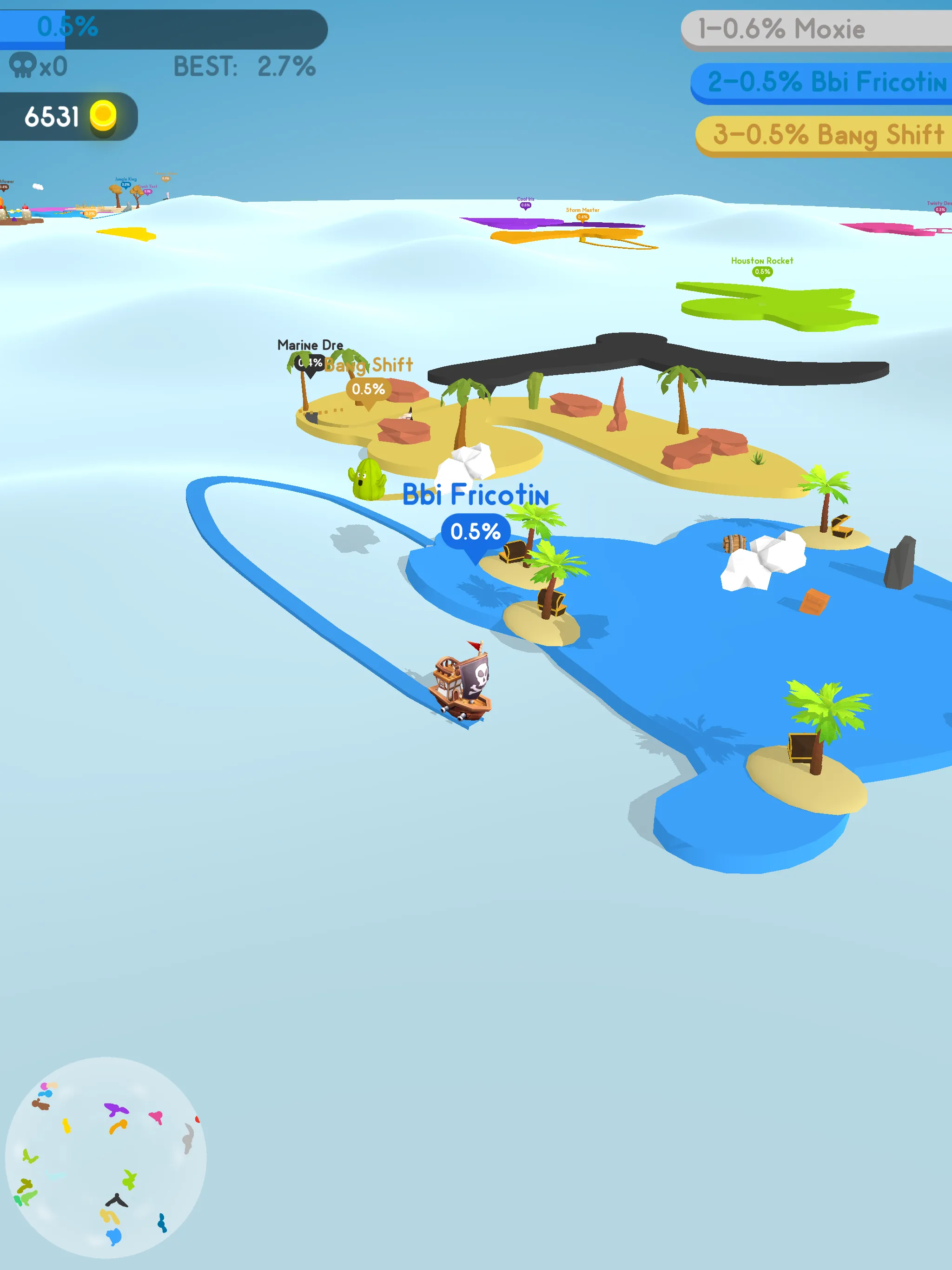Tap the Houston Rocket name tag to expand
This screenshot has height=1270, width=952.
pos(761,261)
